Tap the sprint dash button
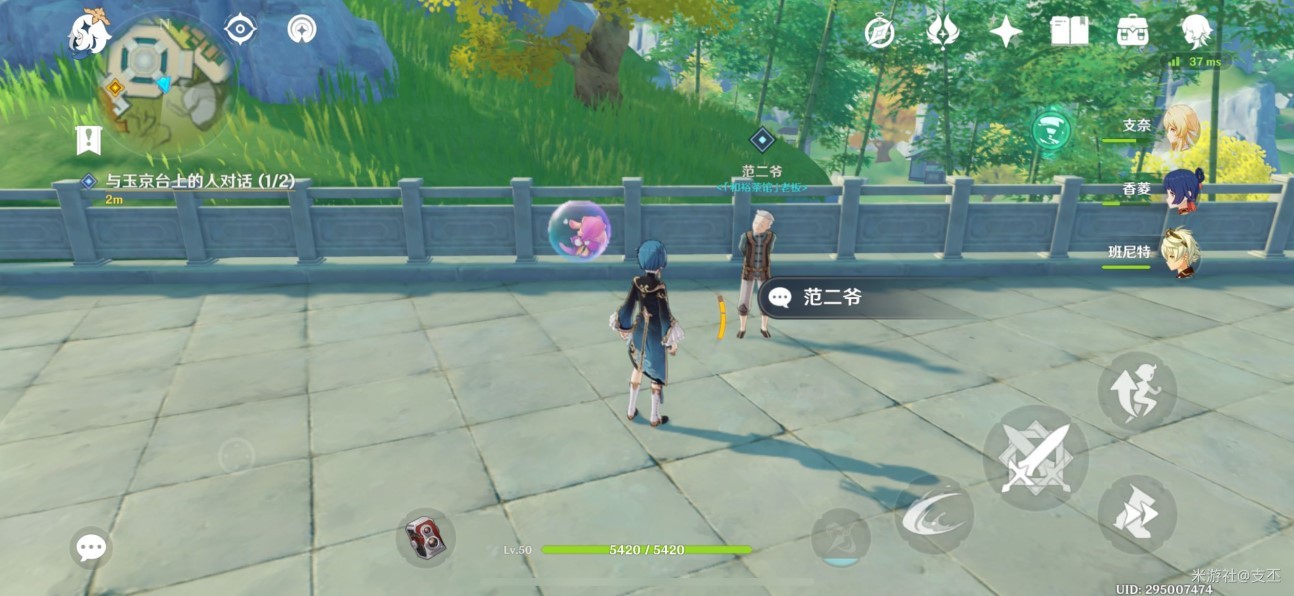The image size is (1294, 596). [1136, 515]
